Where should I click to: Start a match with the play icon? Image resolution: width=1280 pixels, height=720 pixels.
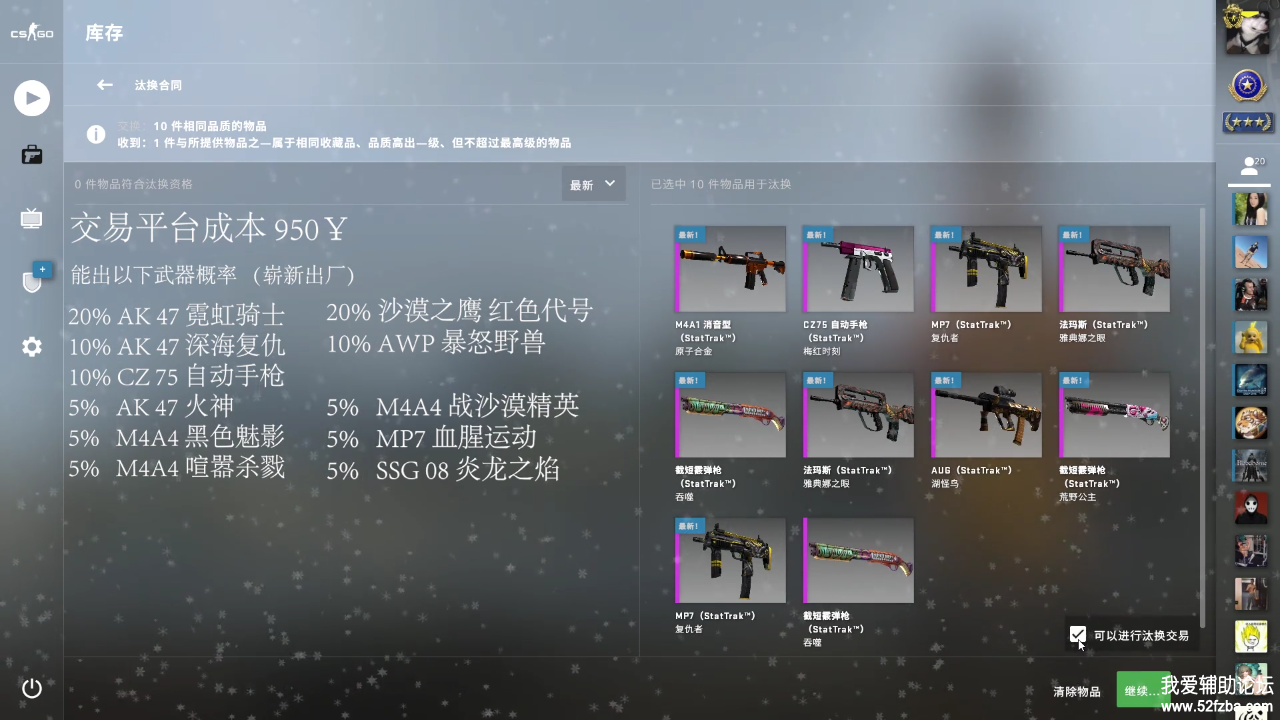[x=32, y=98]
